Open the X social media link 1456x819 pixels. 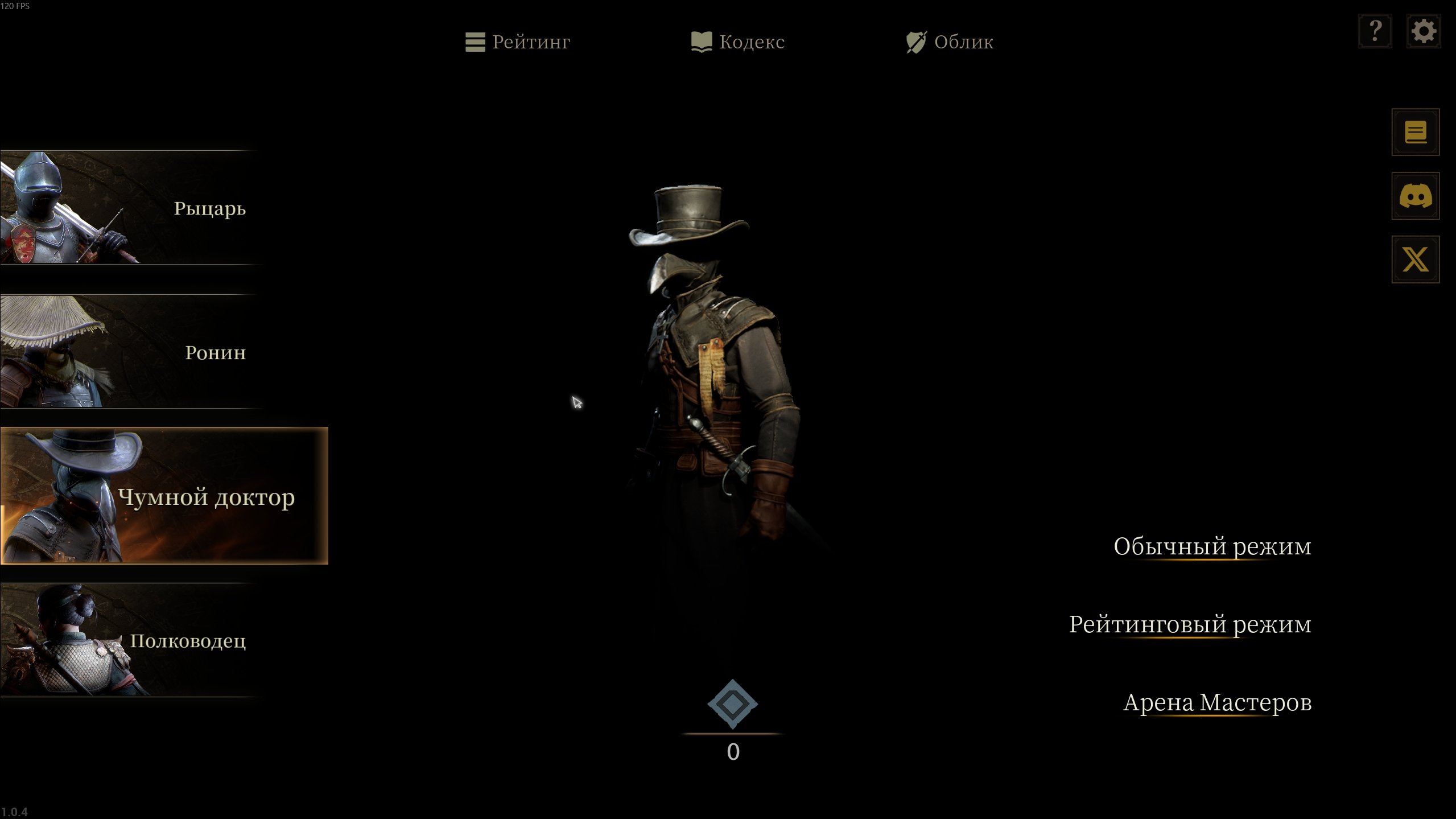pyautogui.click(x=1415, y=260)
